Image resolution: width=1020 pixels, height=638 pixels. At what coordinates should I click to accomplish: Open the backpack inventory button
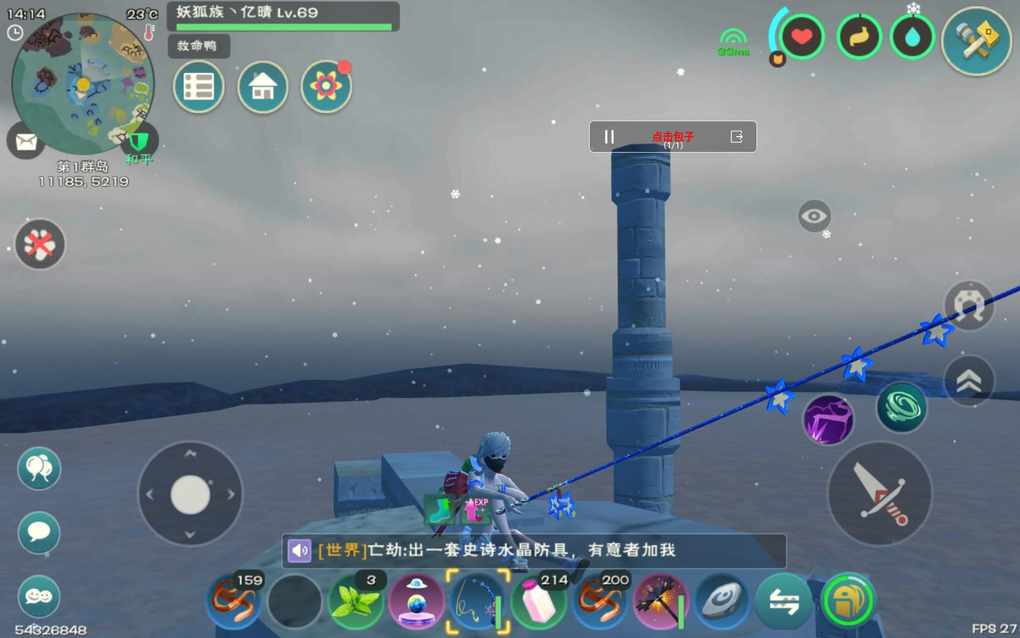pyautogui.click(x=846, y=602)
